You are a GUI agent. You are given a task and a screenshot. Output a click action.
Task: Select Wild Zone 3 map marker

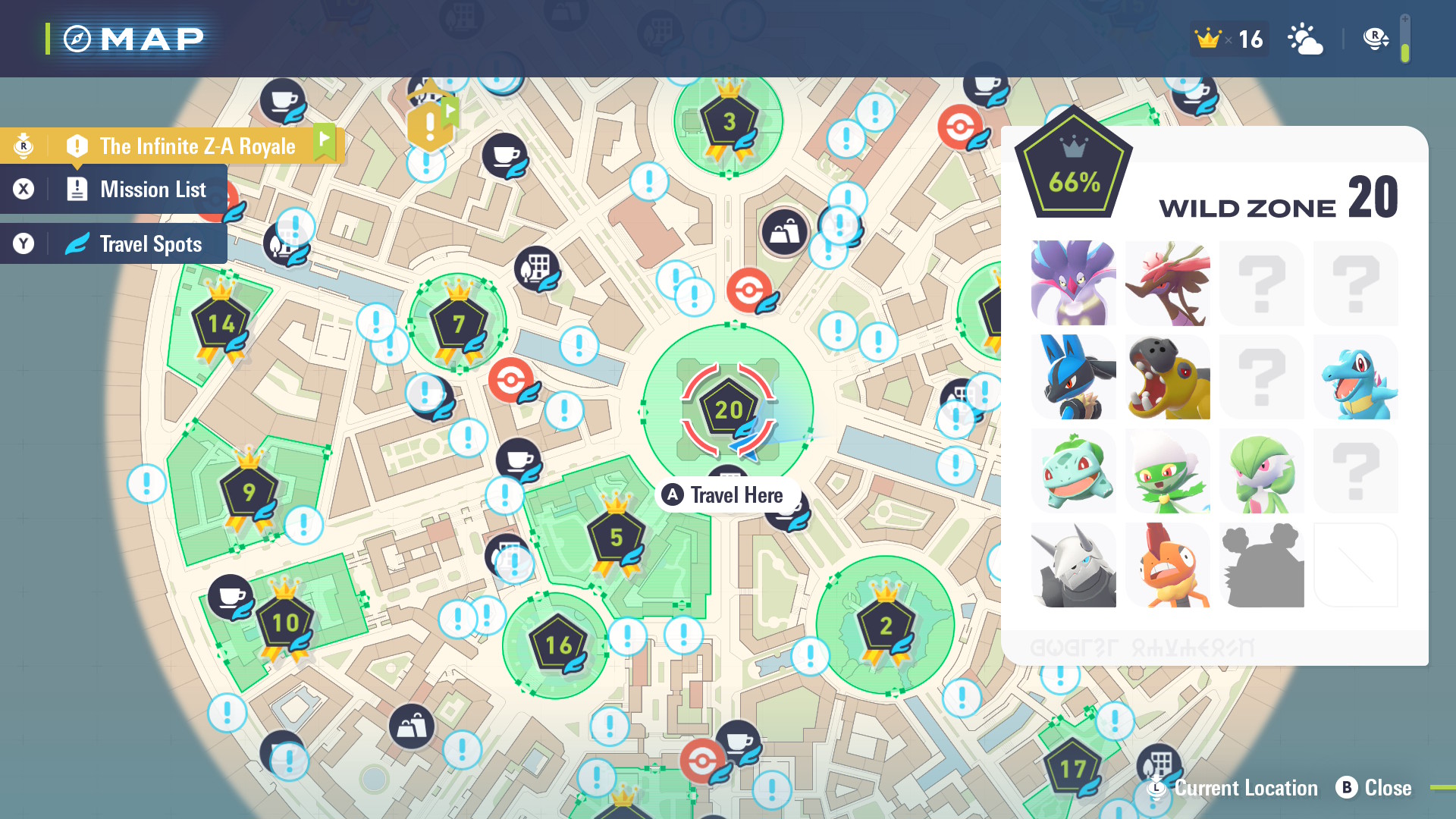click(729, 121)
